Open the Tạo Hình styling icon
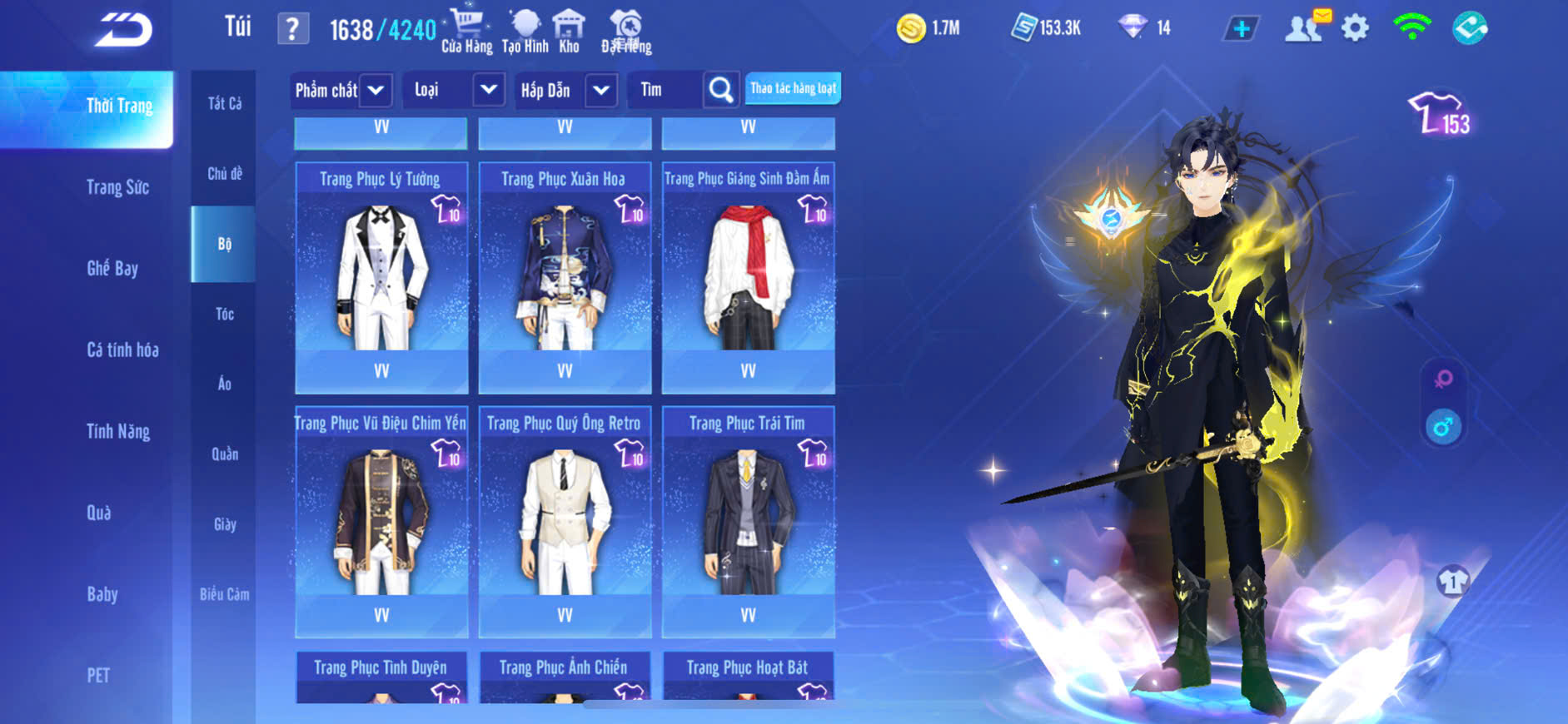This screenshot has height=724, width=1568. click(x=525, y=32)
